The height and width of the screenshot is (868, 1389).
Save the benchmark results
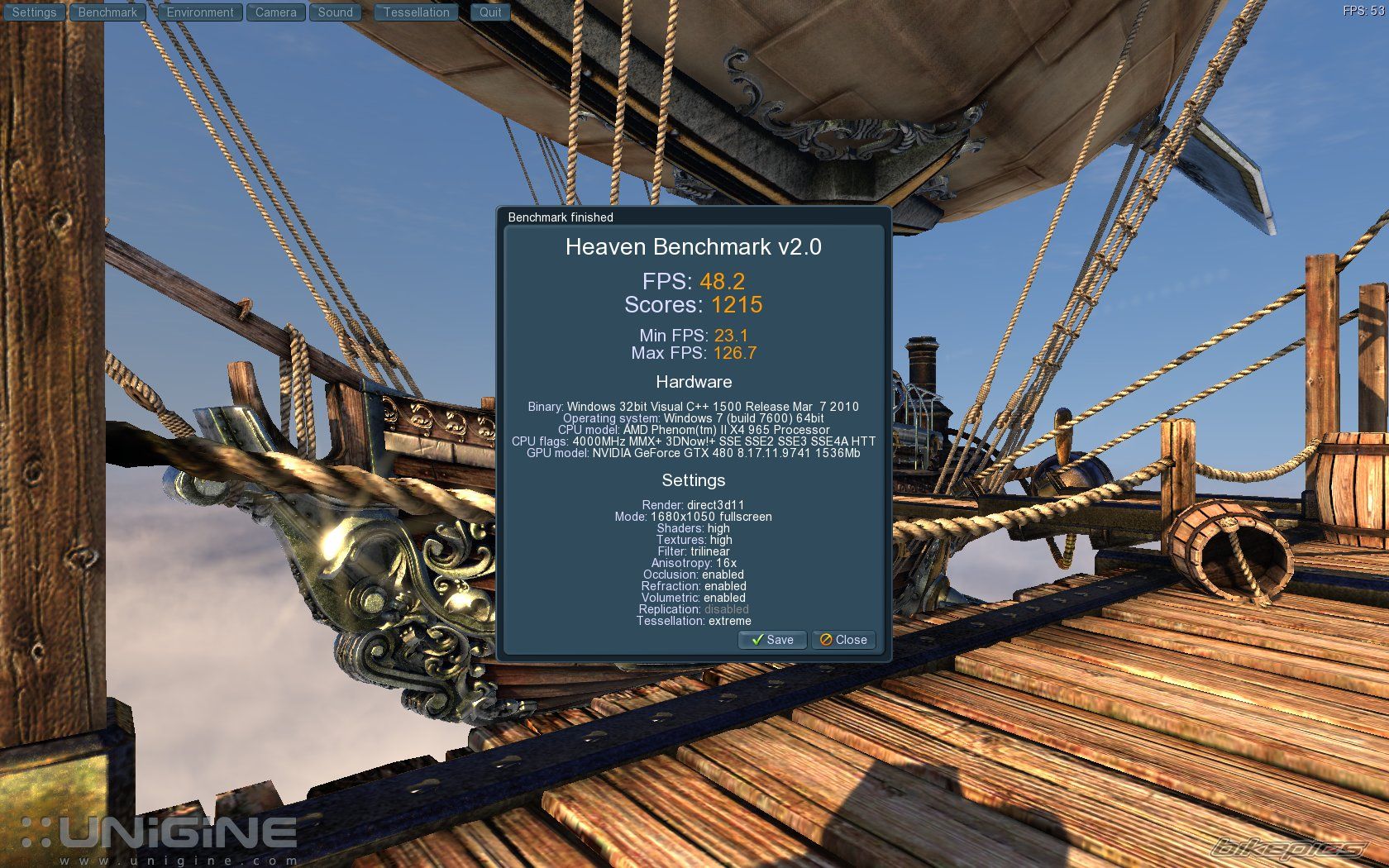click(772, 640)
